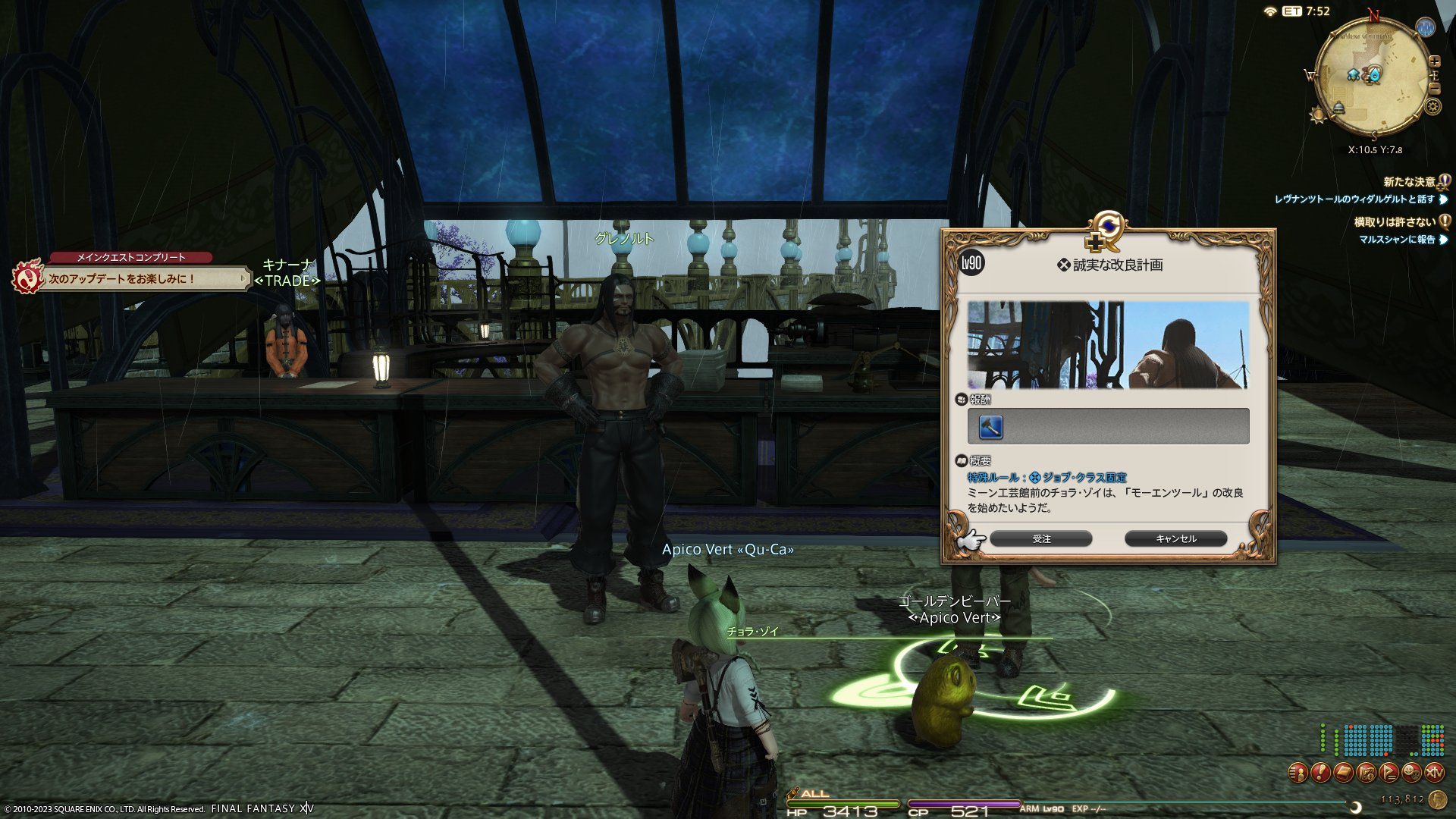
Task: Select the hammer reward item icon
Action: click(991, 427)
